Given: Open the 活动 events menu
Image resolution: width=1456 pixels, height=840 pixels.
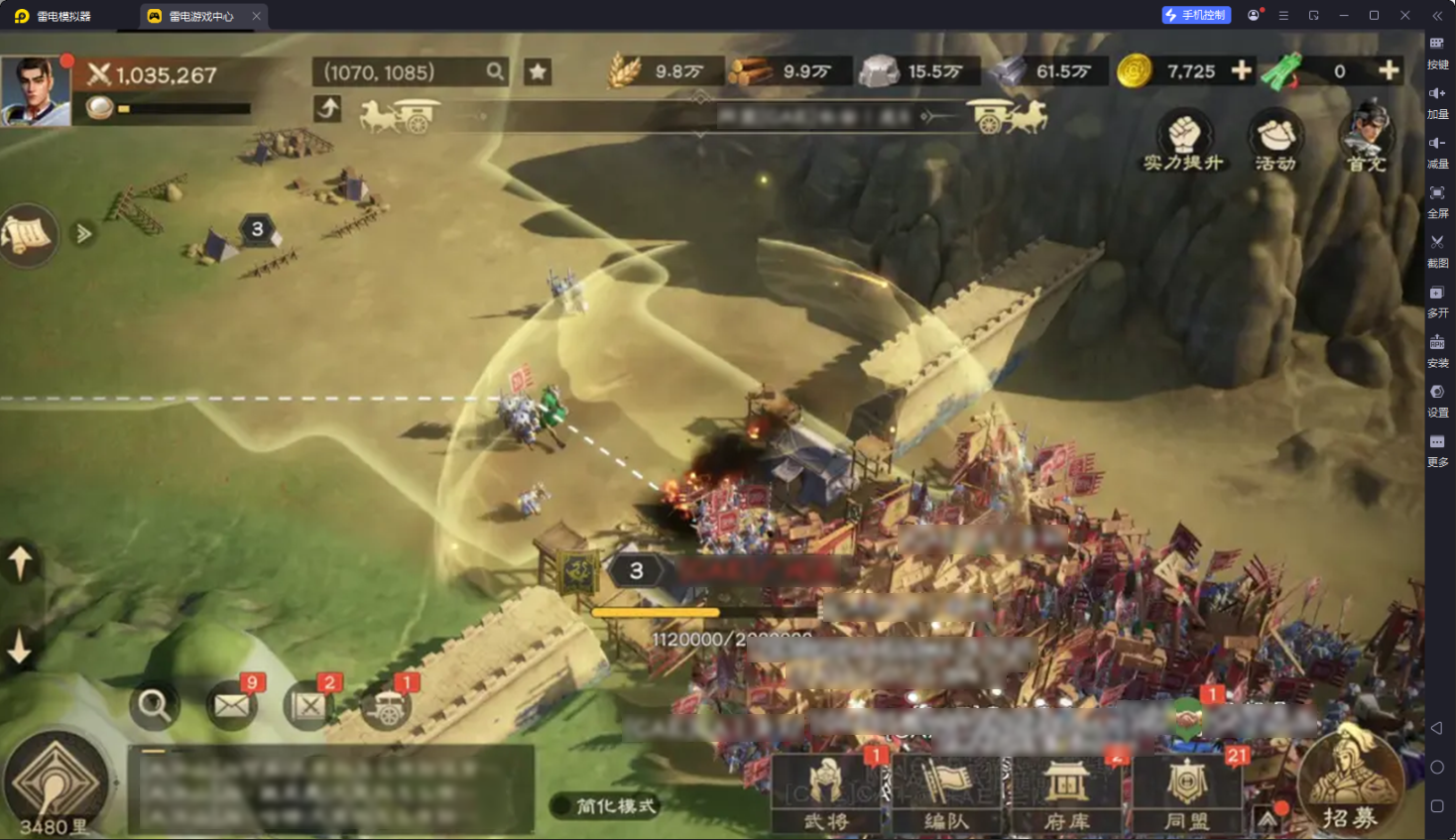Looking at the screenshot, I should click(1275, 142).
